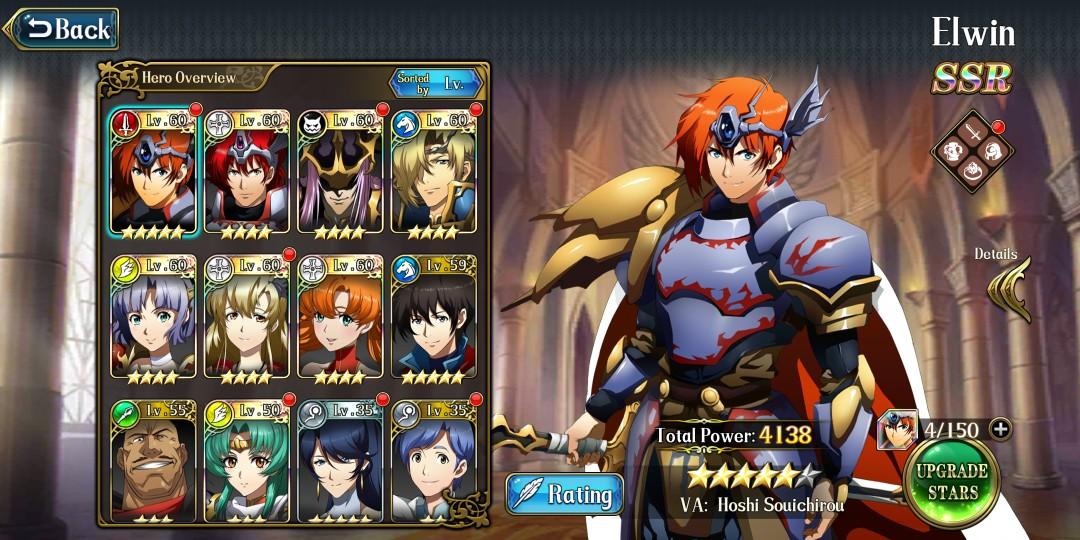Open the hero Rating button
The width and height of the screenshot is (1080, 540).
point(565,494)
